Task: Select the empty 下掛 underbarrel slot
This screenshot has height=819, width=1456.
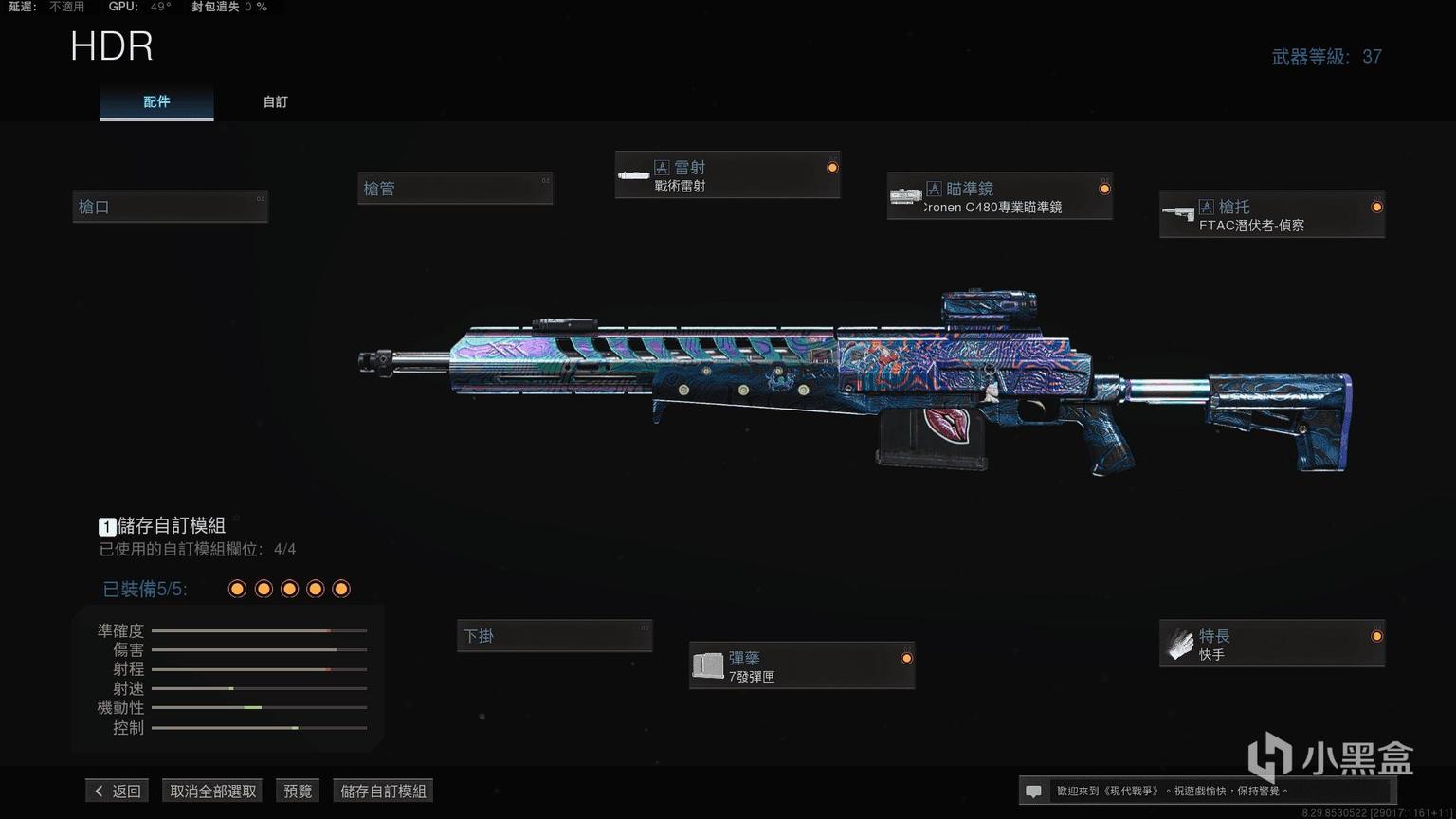Action: click(x=555, y=636)
